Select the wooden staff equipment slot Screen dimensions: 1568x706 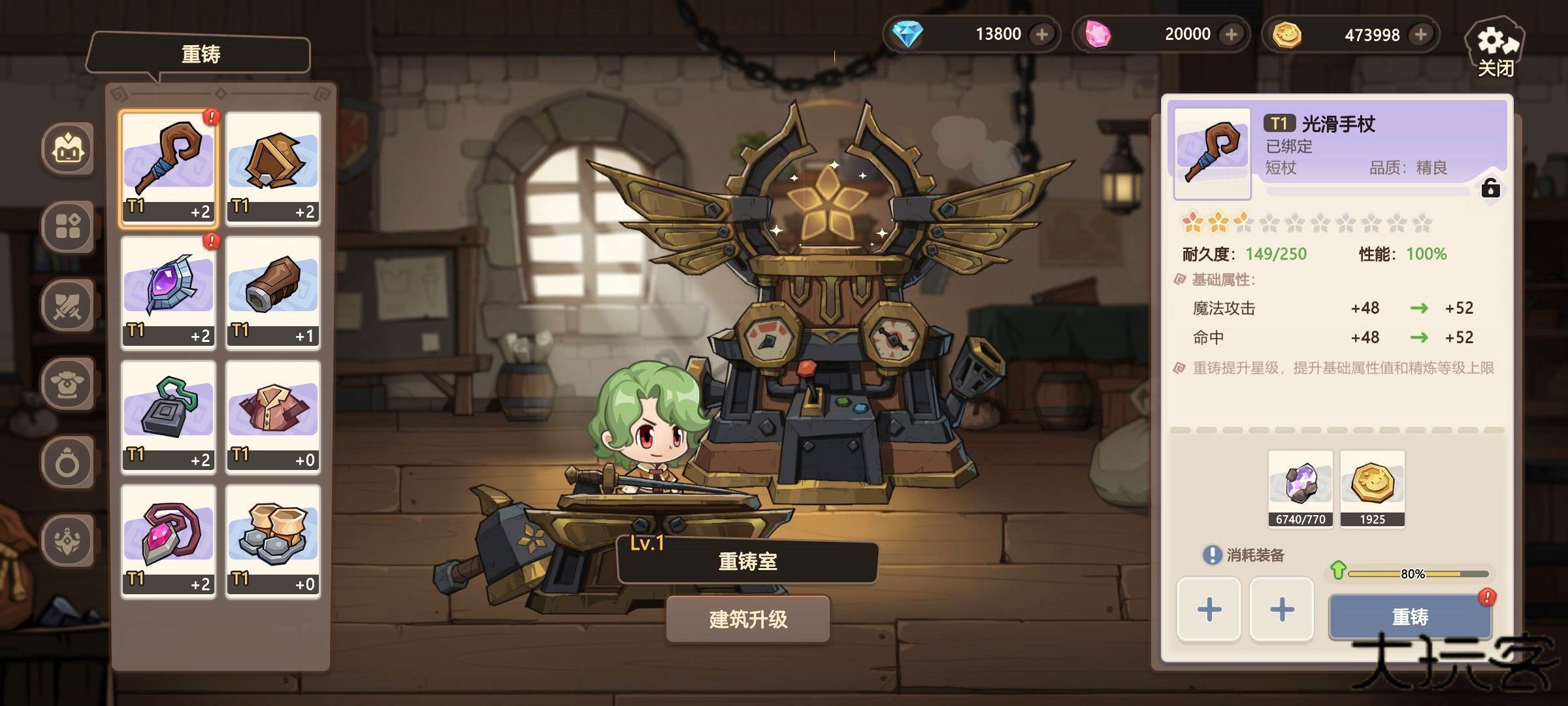pos(169,168)
